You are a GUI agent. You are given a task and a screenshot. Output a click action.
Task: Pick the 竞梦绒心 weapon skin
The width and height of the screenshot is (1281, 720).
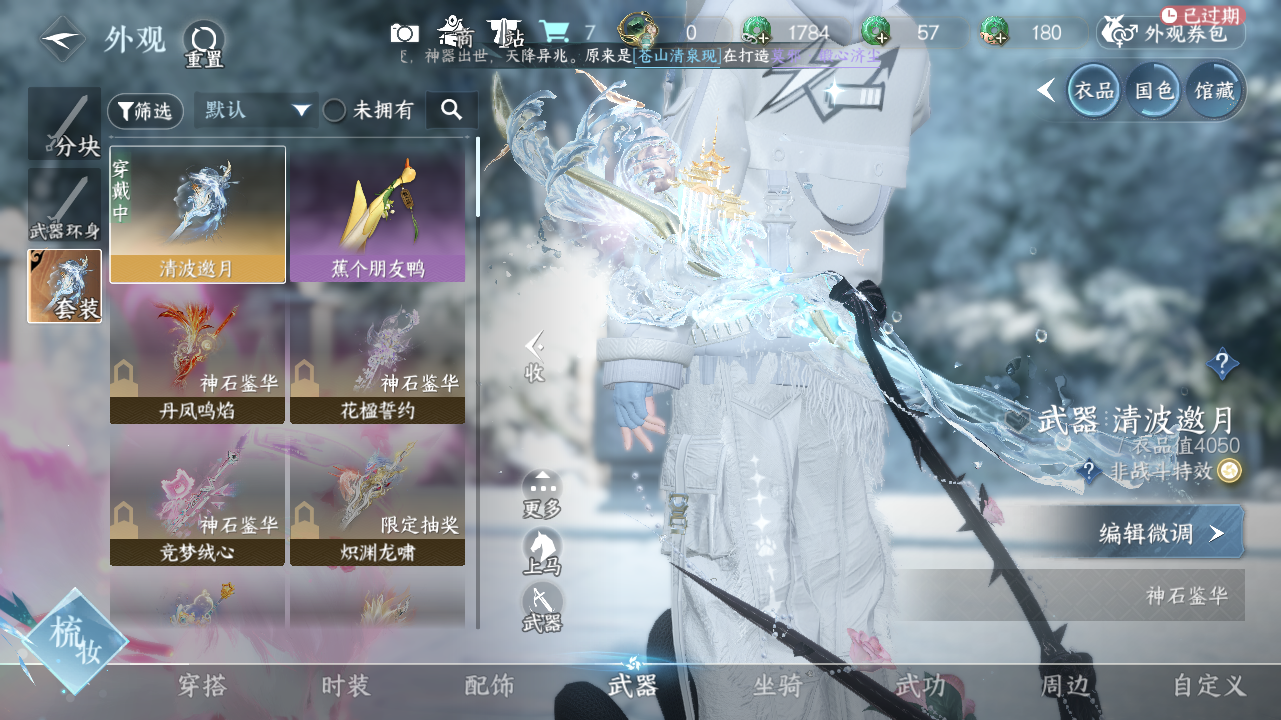tap(197, 495)
